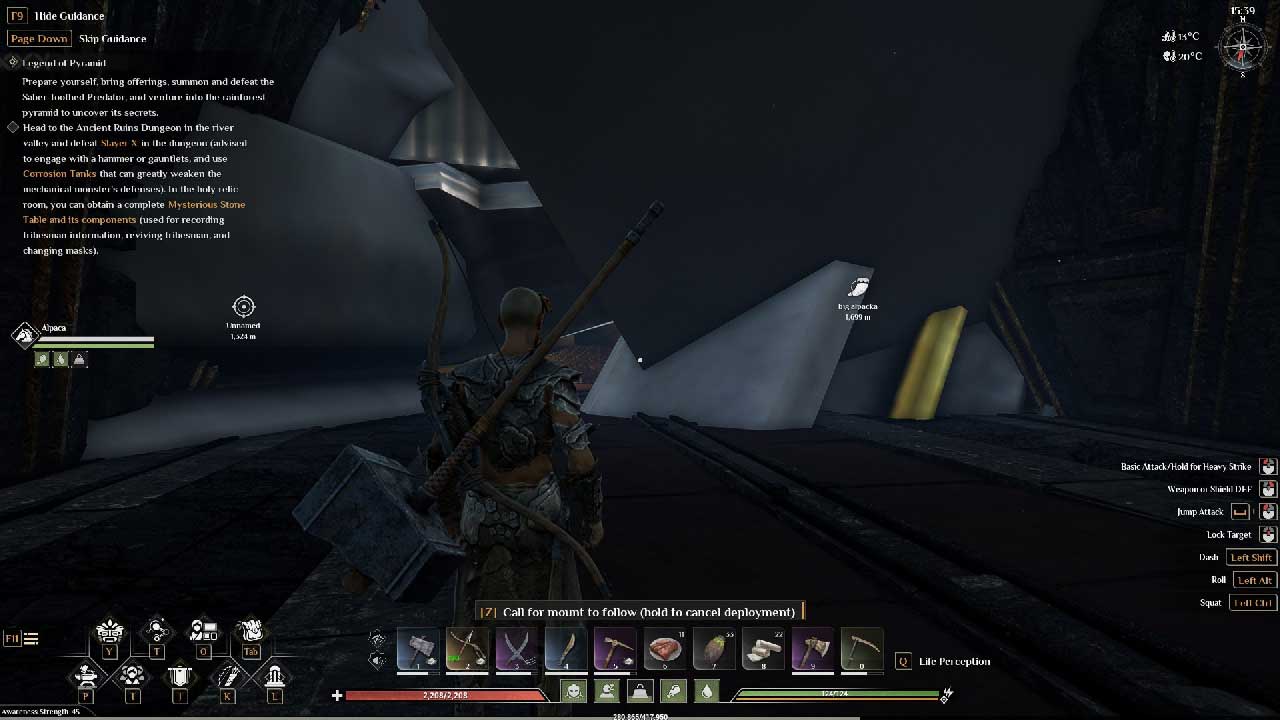Click the water droplet status icon

click(707, 691)
